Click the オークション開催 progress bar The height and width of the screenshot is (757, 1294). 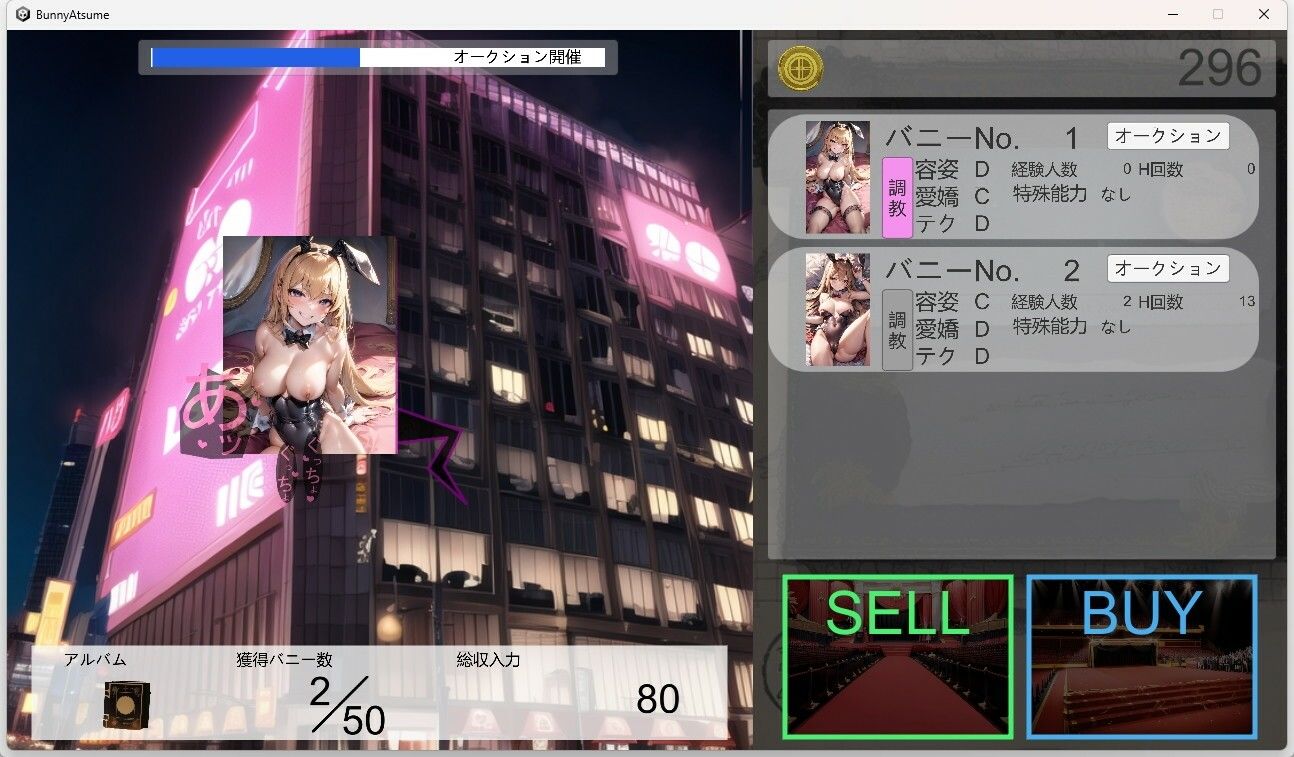click(x=377, y=57)
